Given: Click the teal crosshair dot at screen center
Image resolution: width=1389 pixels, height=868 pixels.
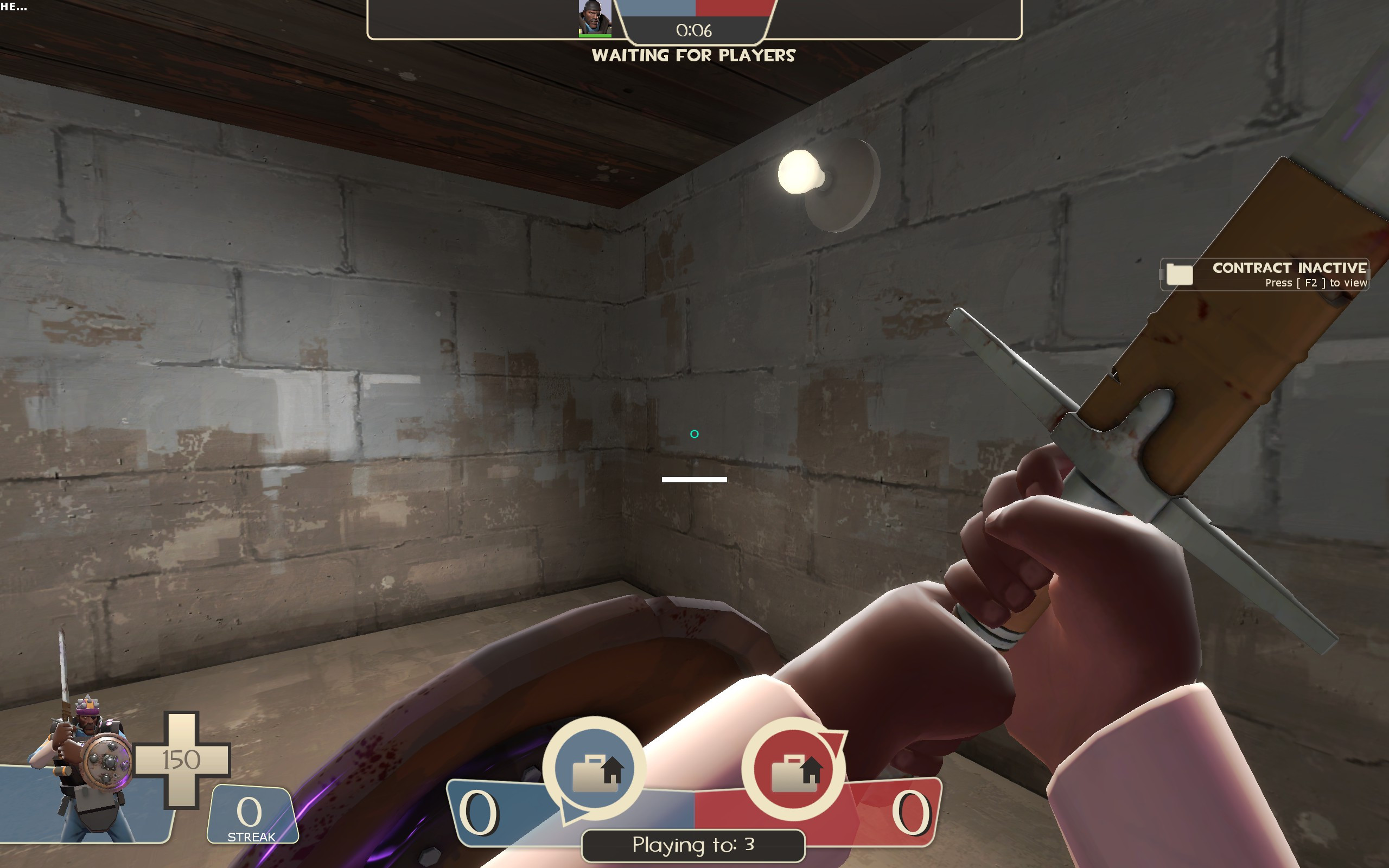Looking at the screenshot, I should (x=694, y=434).
